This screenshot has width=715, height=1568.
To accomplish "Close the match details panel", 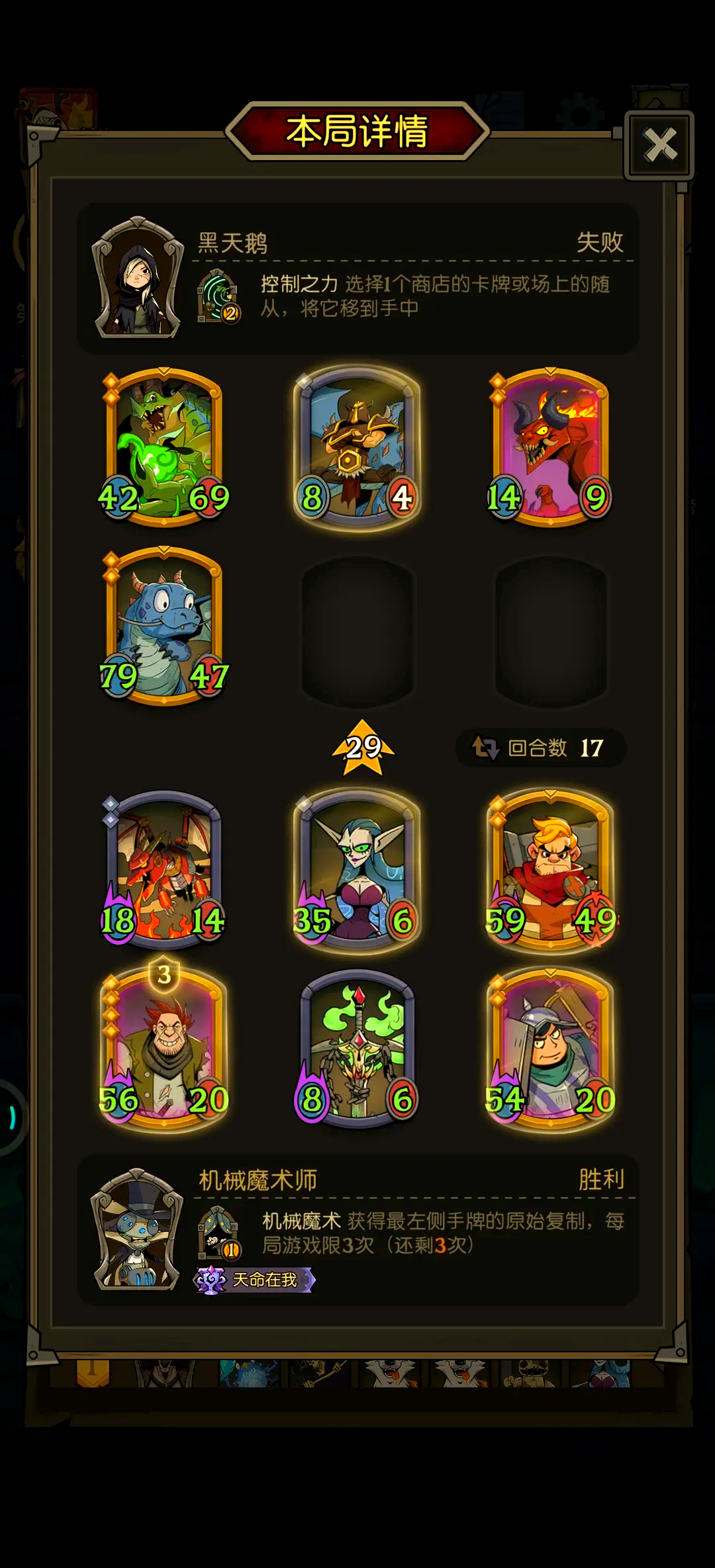I will (x=659, y=146).
